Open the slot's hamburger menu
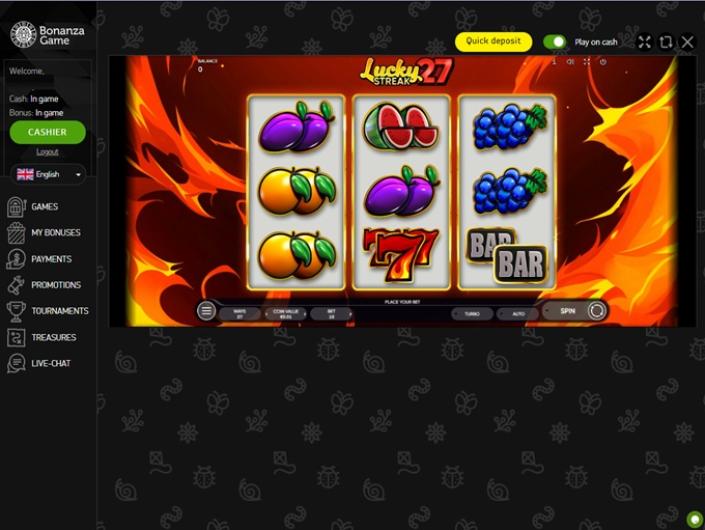The height and width of the screenshot is (530, 705). (x=206, y=311)
